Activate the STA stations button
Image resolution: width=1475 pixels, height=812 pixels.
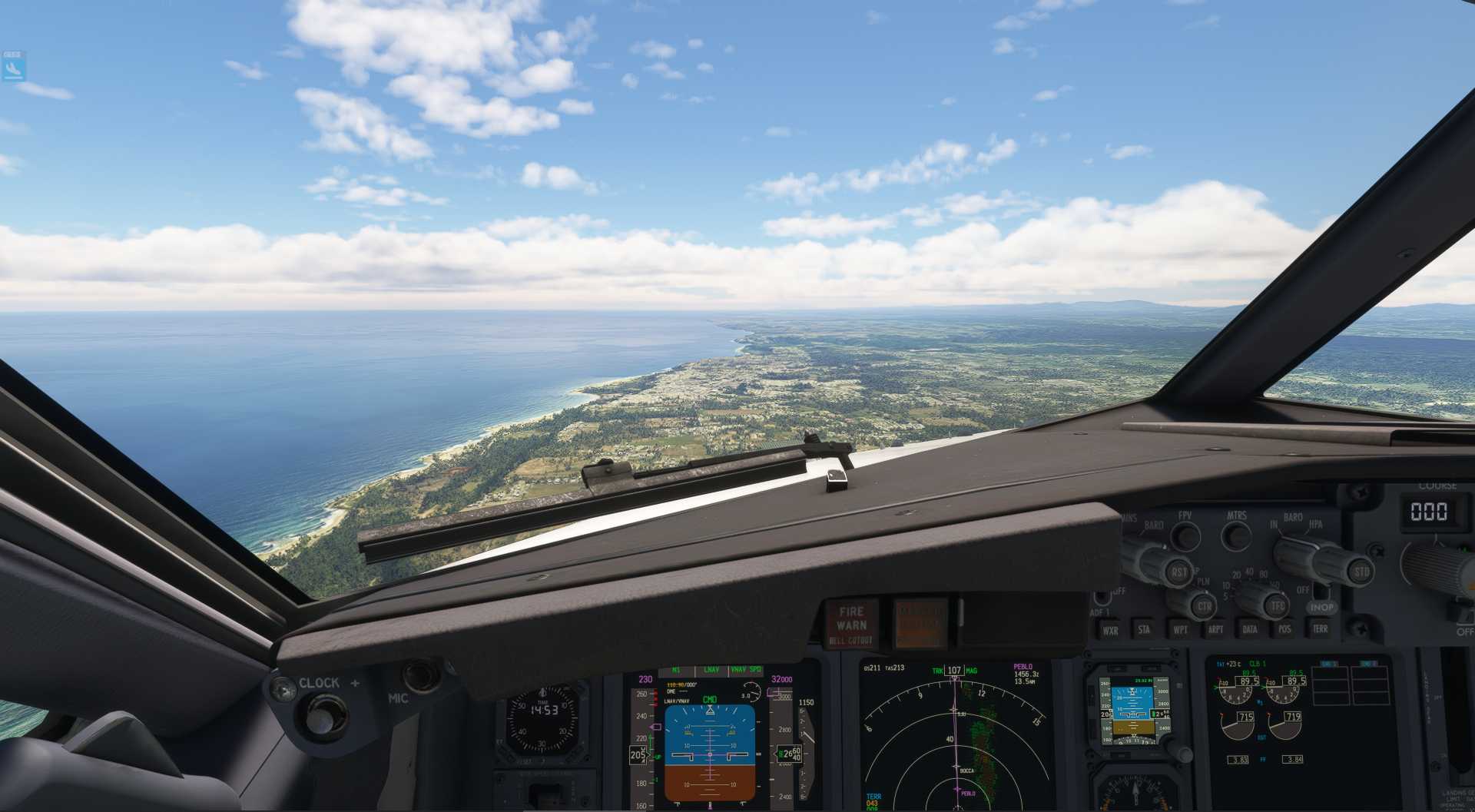tap(1144, 630)
